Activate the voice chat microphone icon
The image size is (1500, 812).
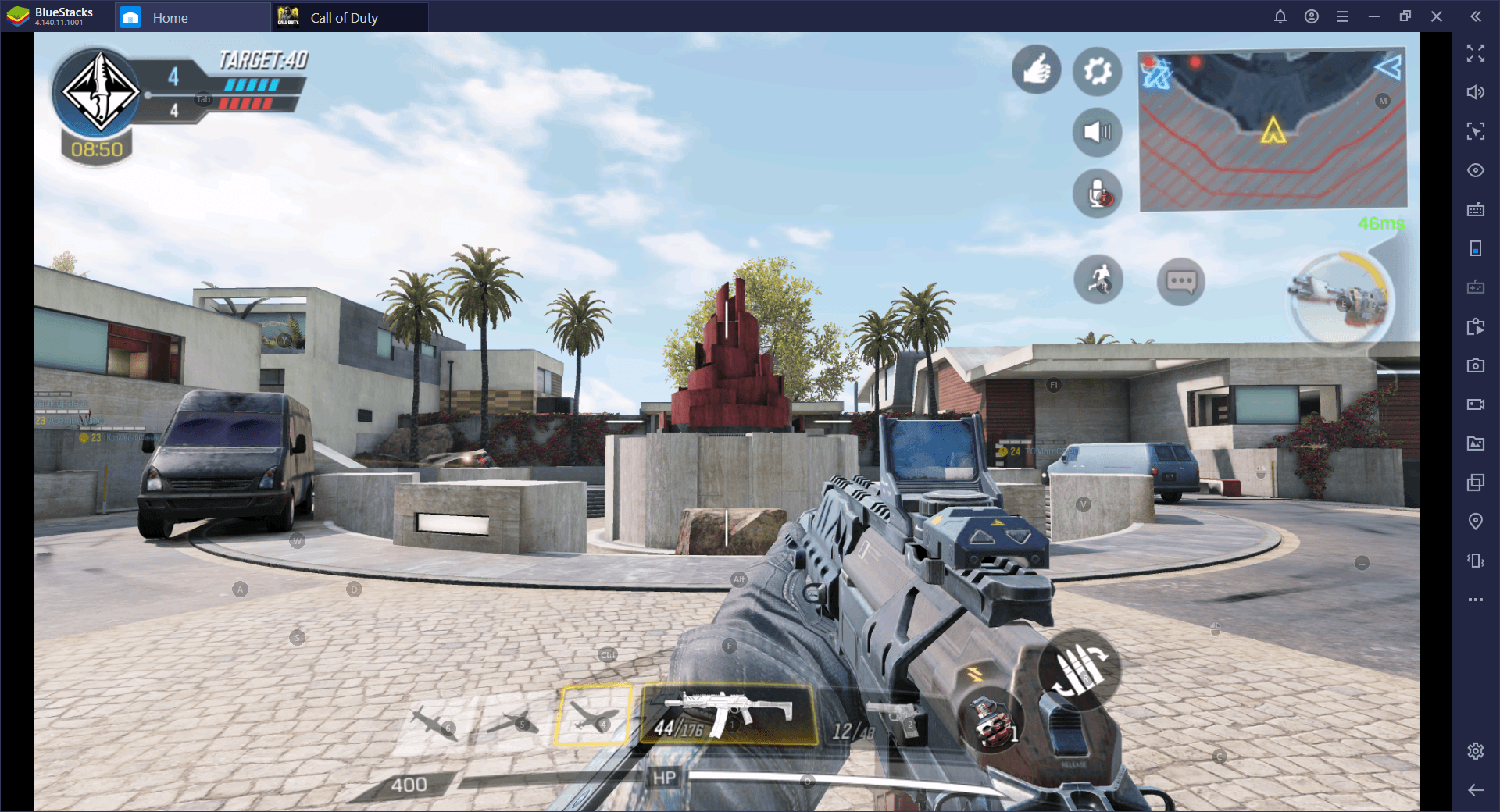point(1097,194)
